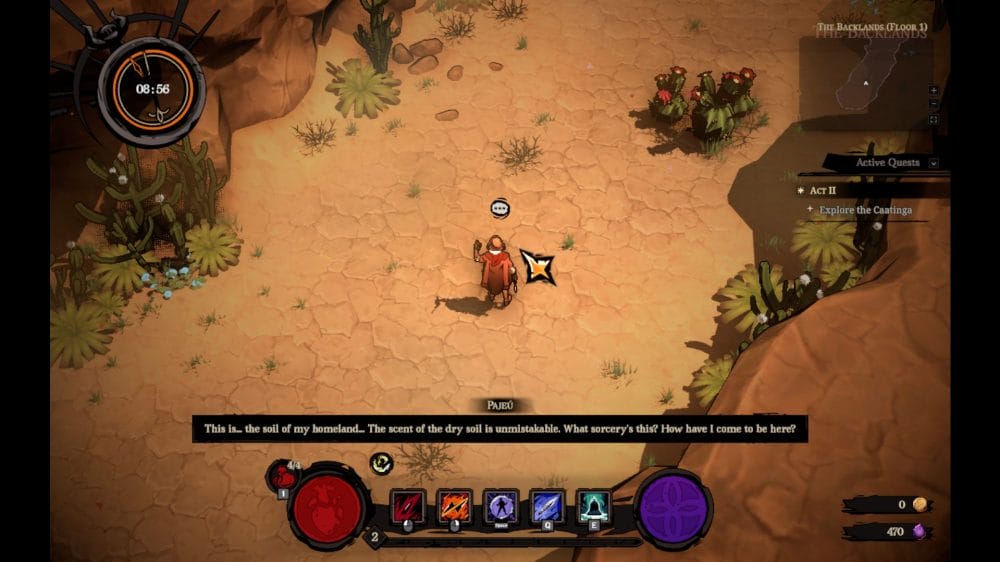Use the orange fiery slash ability
Viewport: 1000px width, 562px height.
click(x=454, y=506)
